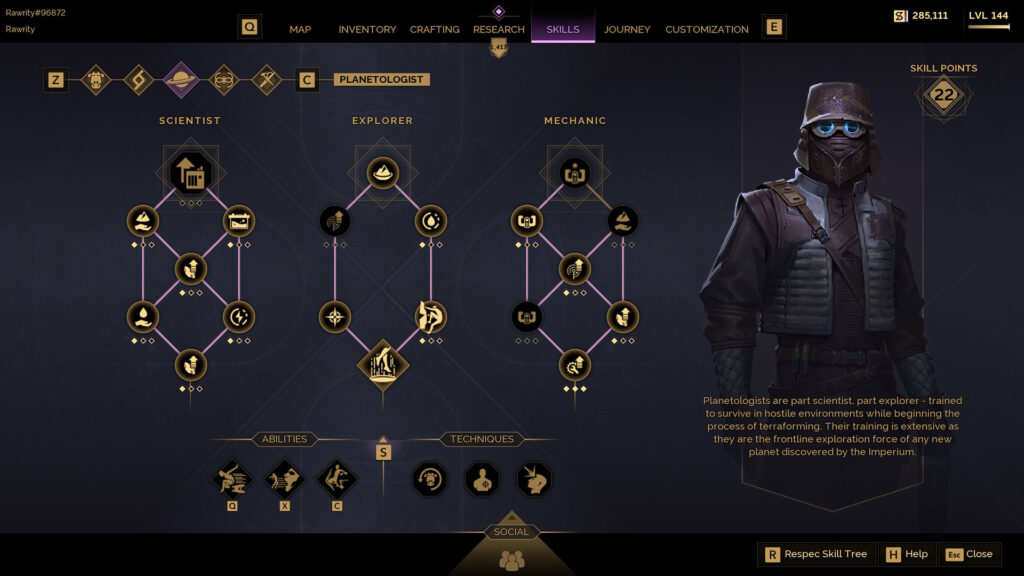Select the planet Planetologist class icon
Viewport: 1024px width, 576px height.
point(181,80)
